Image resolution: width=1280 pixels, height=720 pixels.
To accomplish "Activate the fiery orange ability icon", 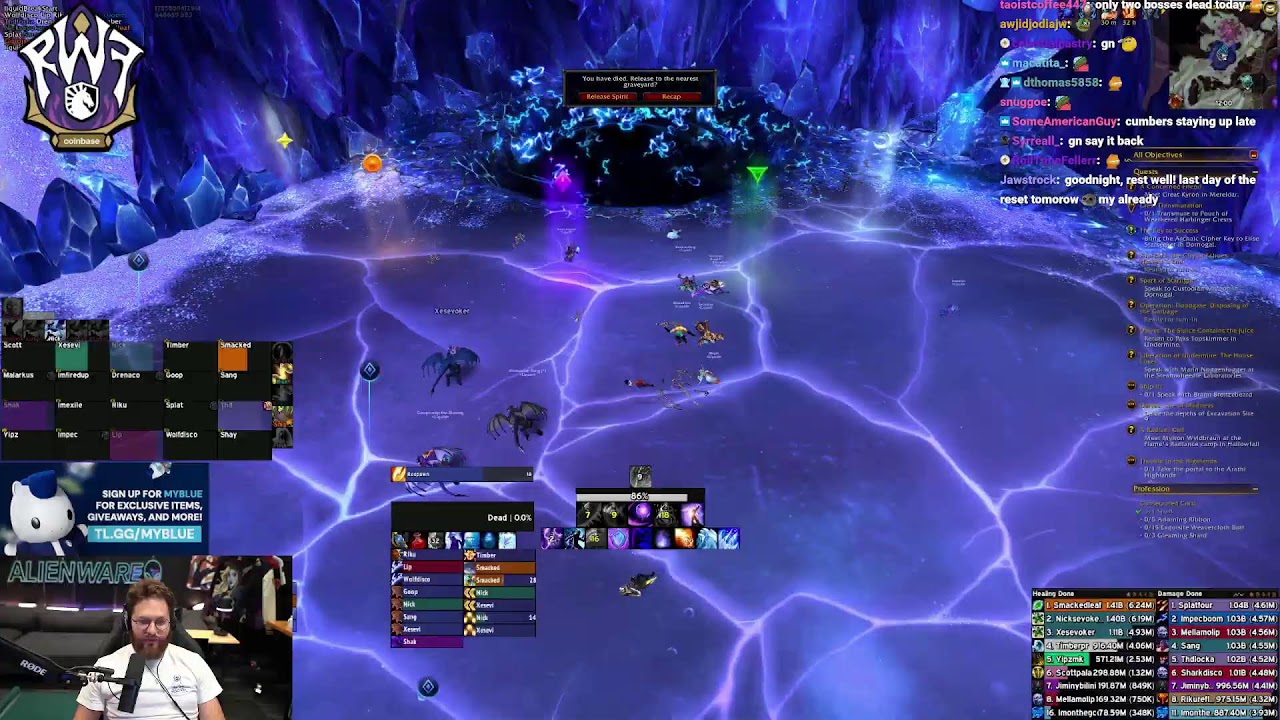I will coord(684,539).
